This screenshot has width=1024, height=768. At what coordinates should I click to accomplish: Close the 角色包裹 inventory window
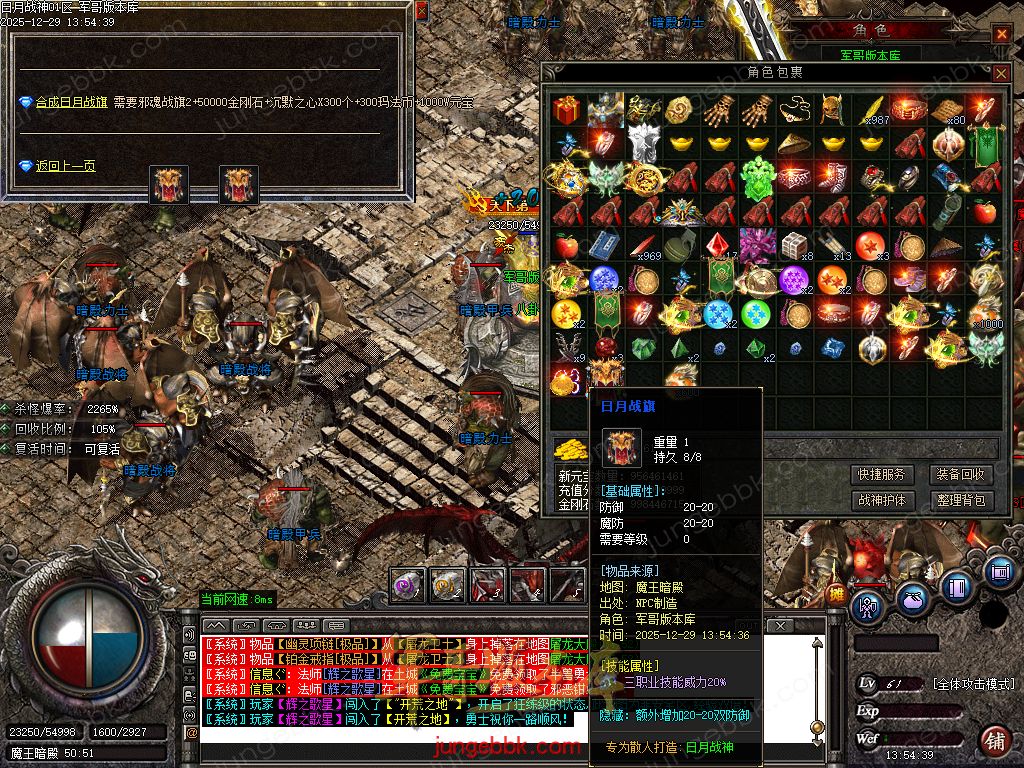tap(1000, 73)
